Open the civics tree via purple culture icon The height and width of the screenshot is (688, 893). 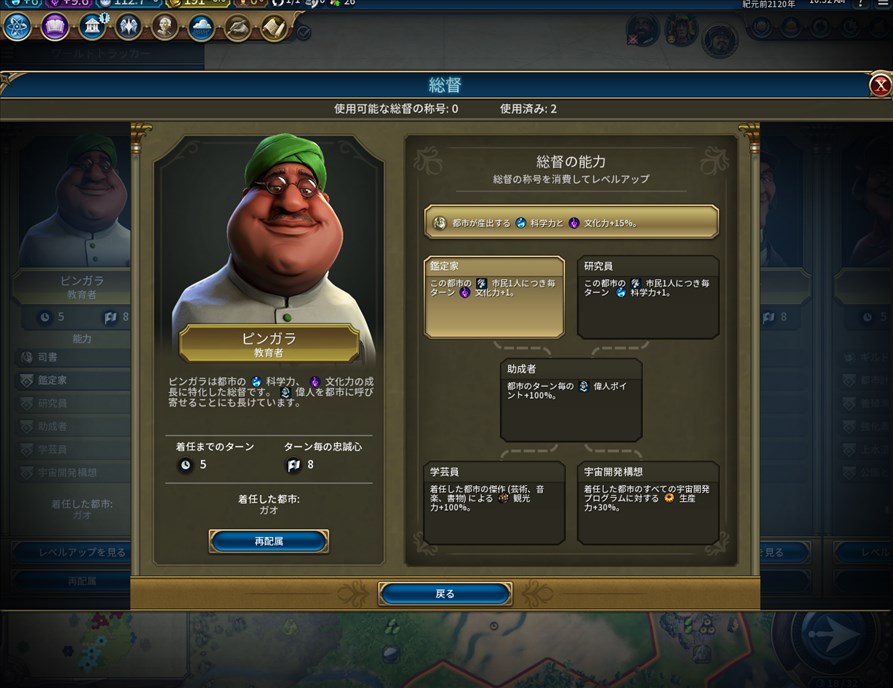(55, 27)
